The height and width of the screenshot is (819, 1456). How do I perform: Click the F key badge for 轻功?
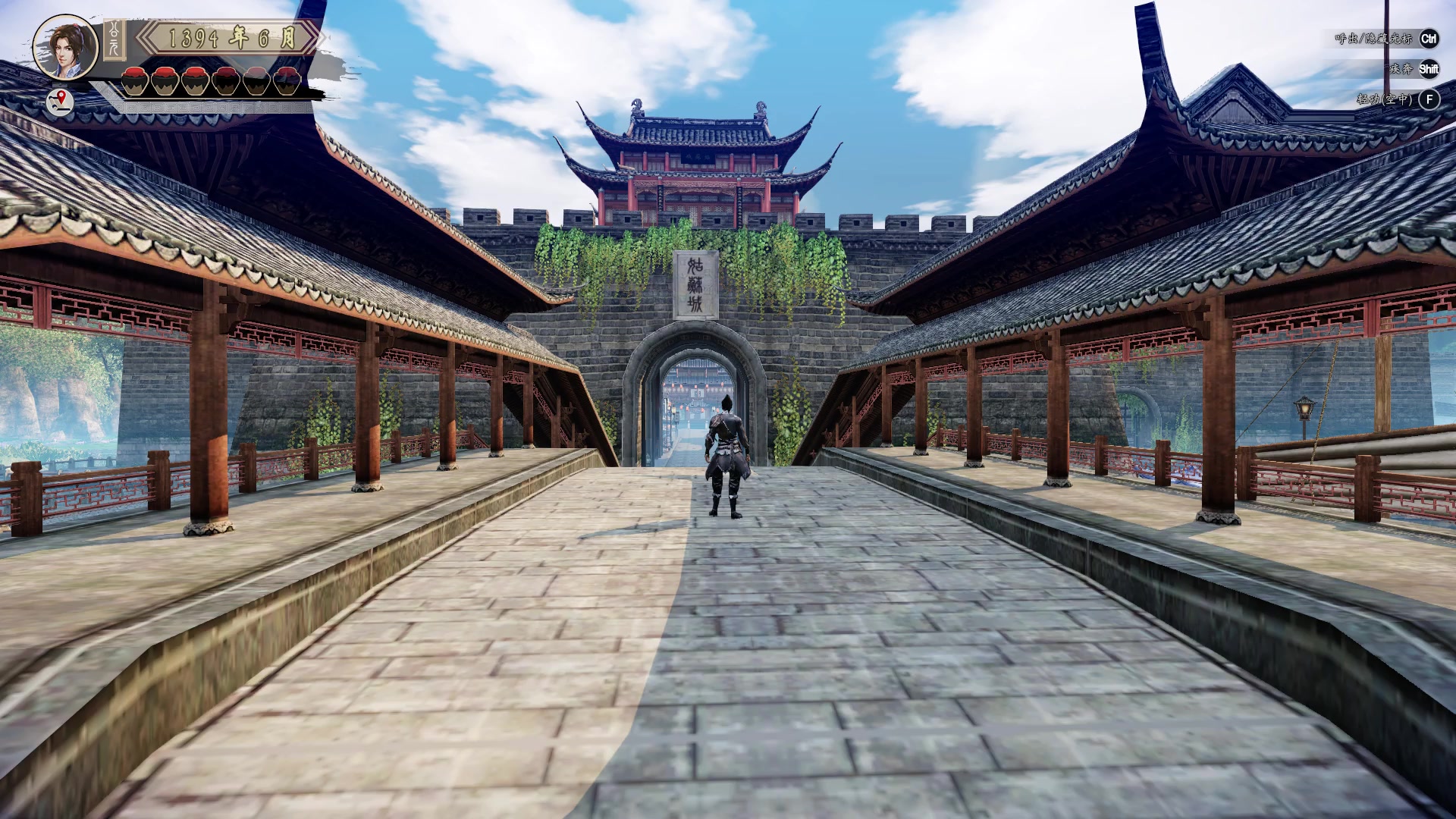click(x=1429, y=99)
